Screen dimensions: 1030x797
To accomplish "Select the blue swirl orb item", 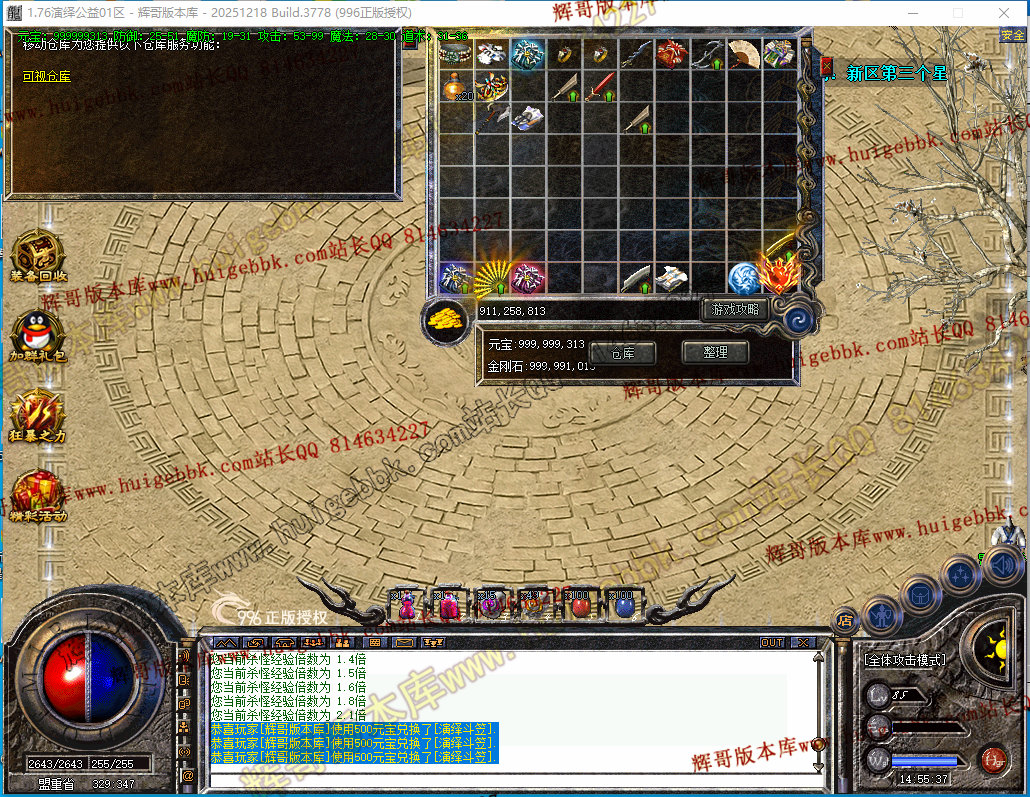I will 742,277.
